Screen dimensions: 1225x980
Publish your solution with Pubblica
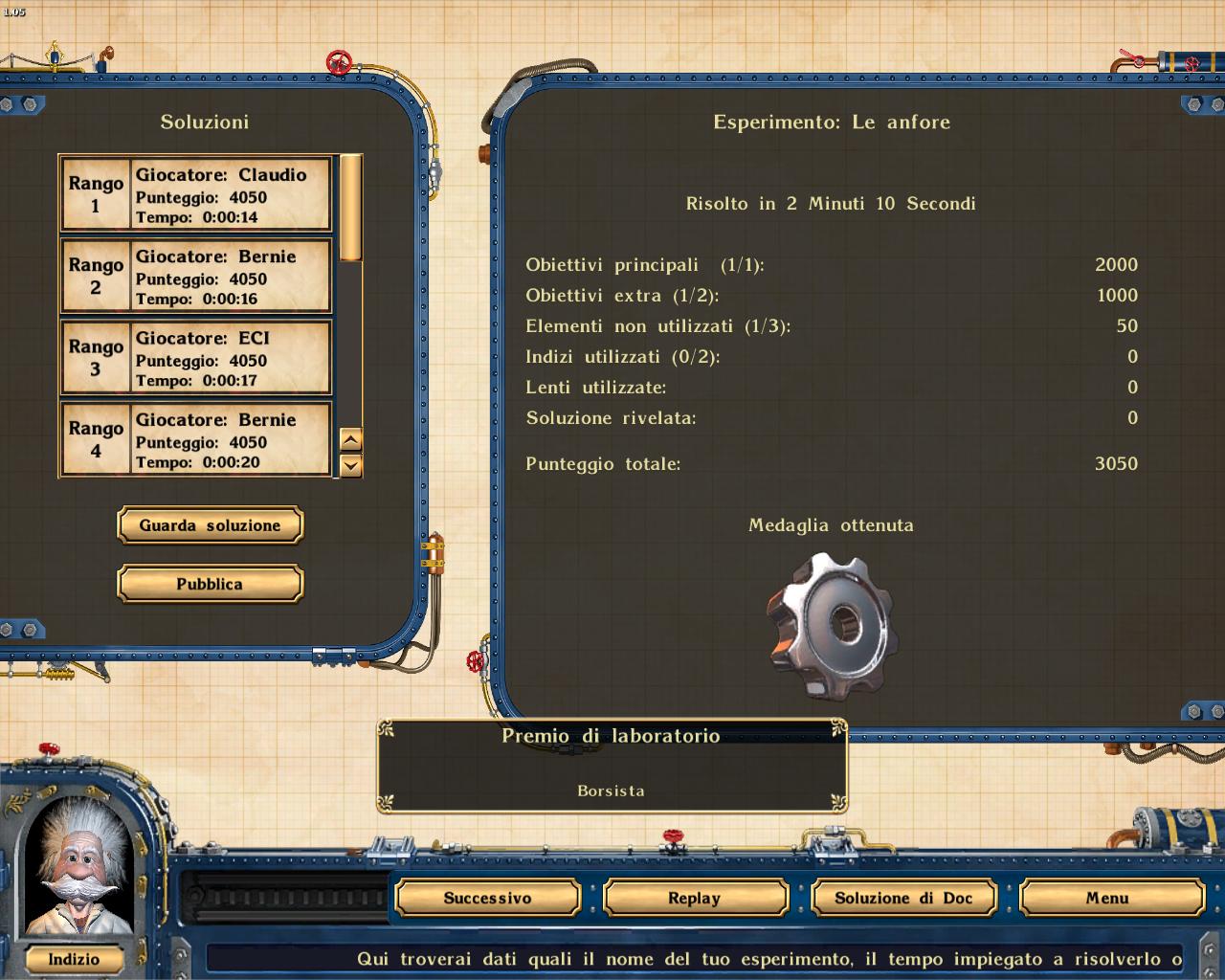(210, 584)
